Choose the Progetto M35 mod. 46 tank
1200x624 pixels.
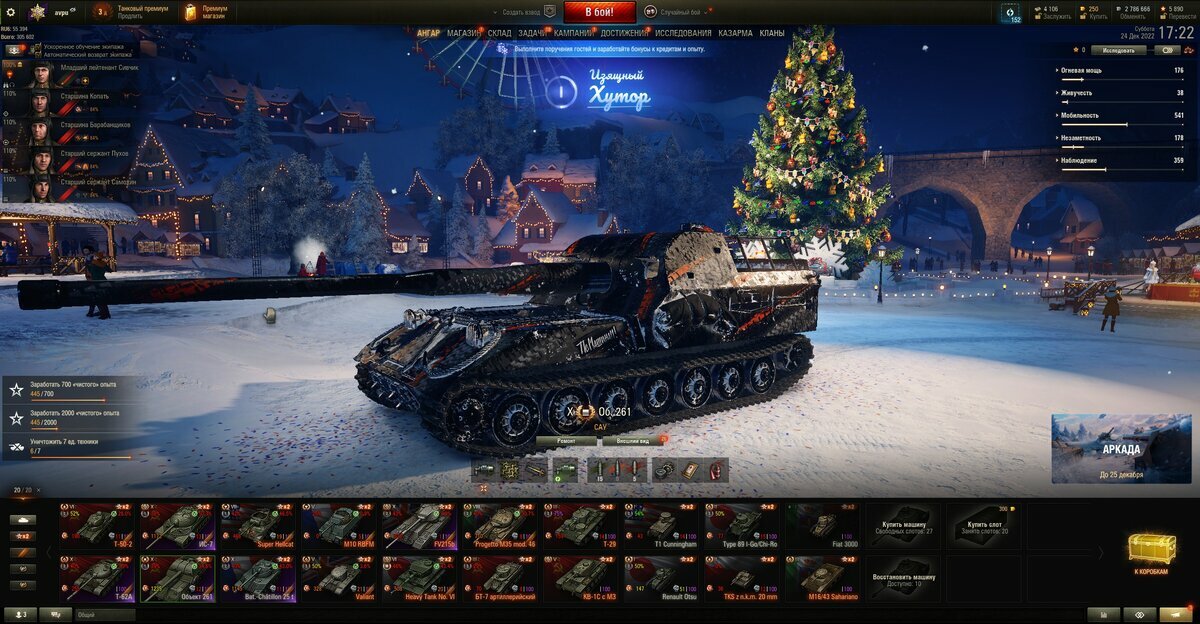[x=500, y=525]
